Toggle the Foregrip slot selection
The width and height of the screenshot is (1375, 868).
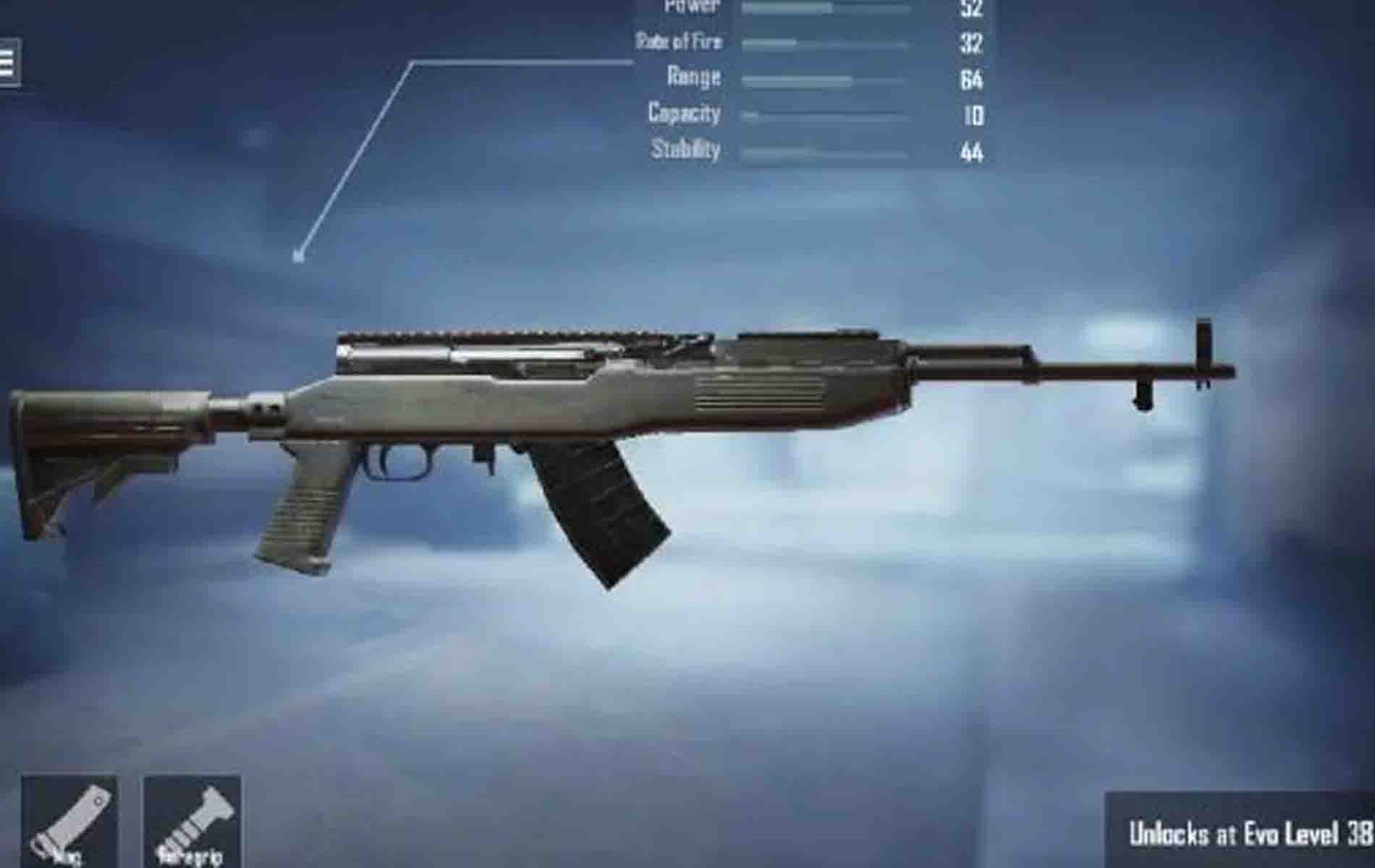pos(192,821)
